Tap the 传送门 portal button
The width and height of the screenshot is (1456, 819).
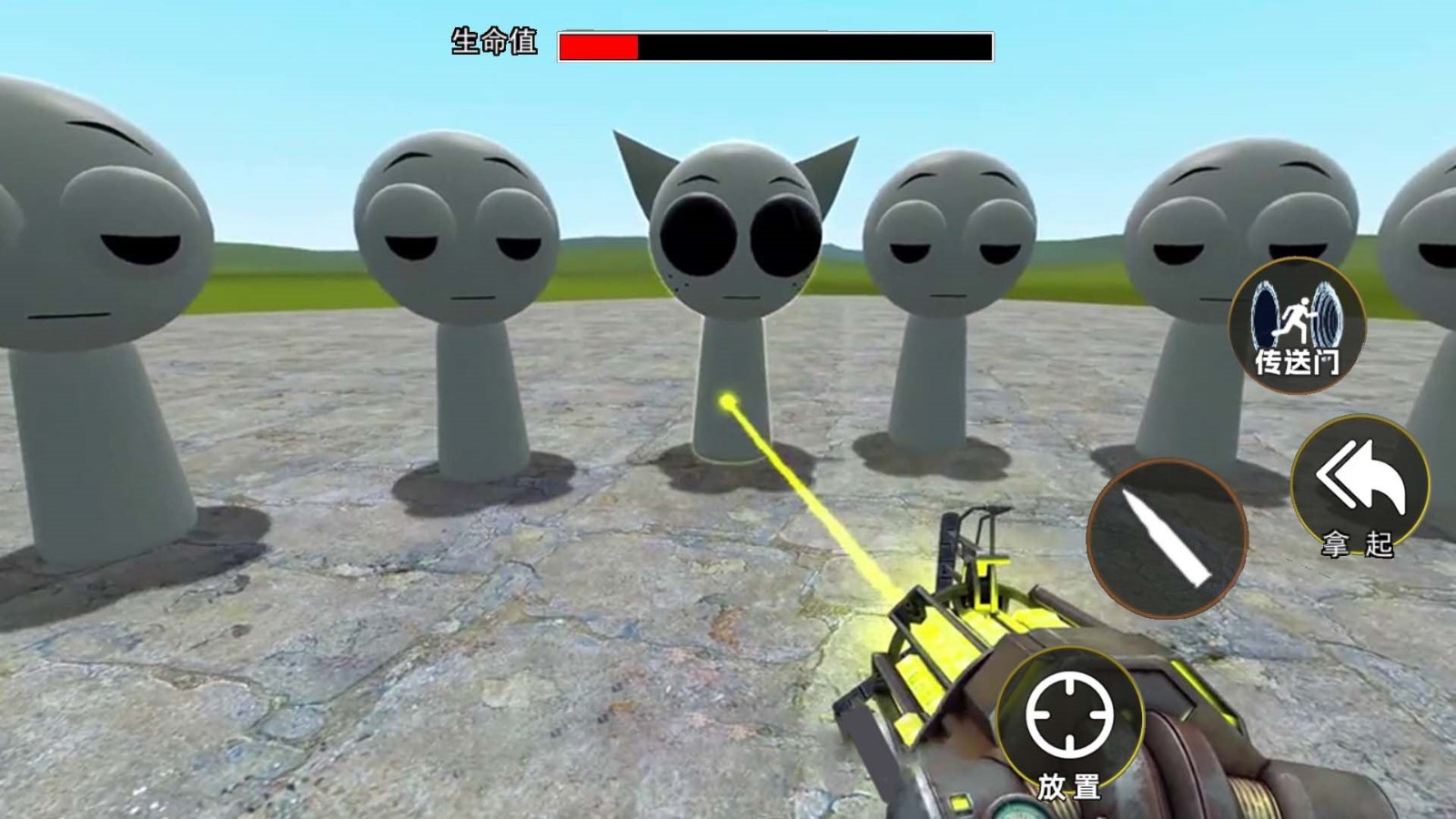[1297, 326]
